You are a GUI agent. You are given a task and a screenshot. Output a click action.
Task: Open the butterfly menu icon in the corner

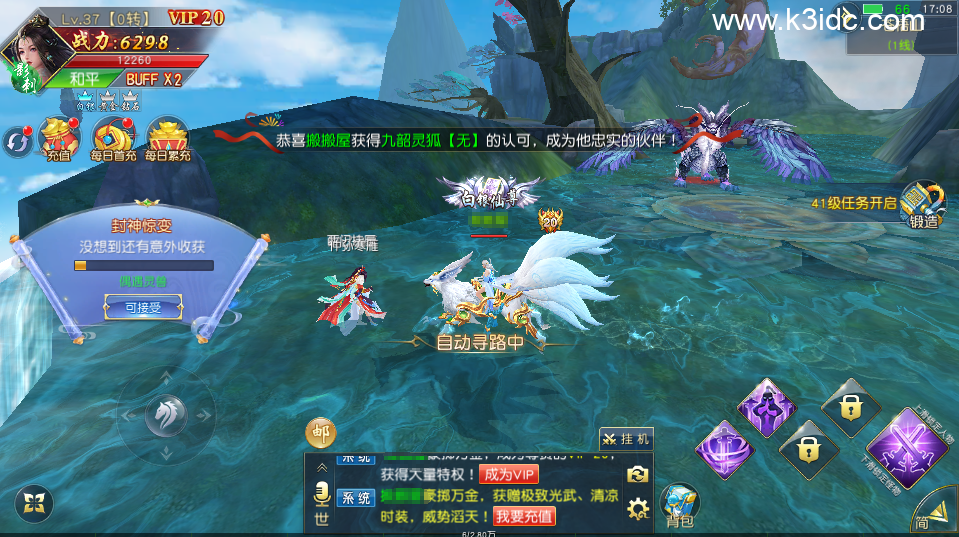[x=36, y=503]
